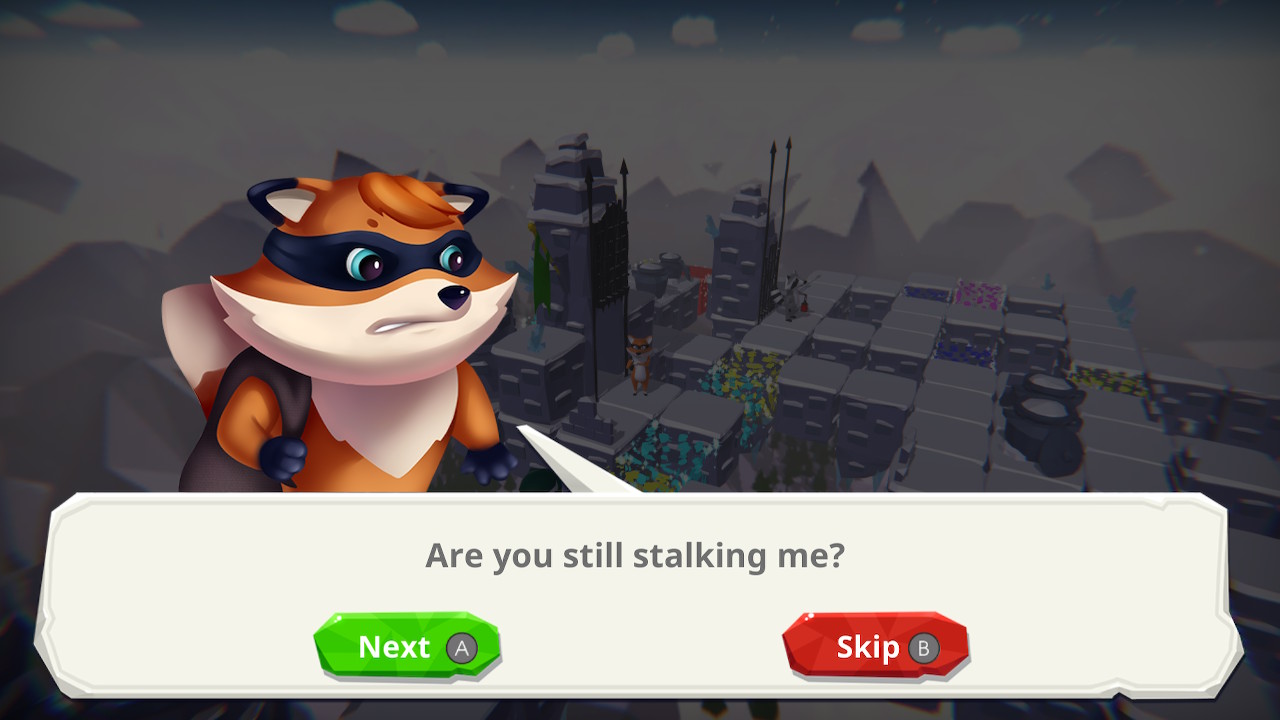Click the green Next button
This screenshot has height=720, width=1280.
pyautogui.click(x=406, y=647)
